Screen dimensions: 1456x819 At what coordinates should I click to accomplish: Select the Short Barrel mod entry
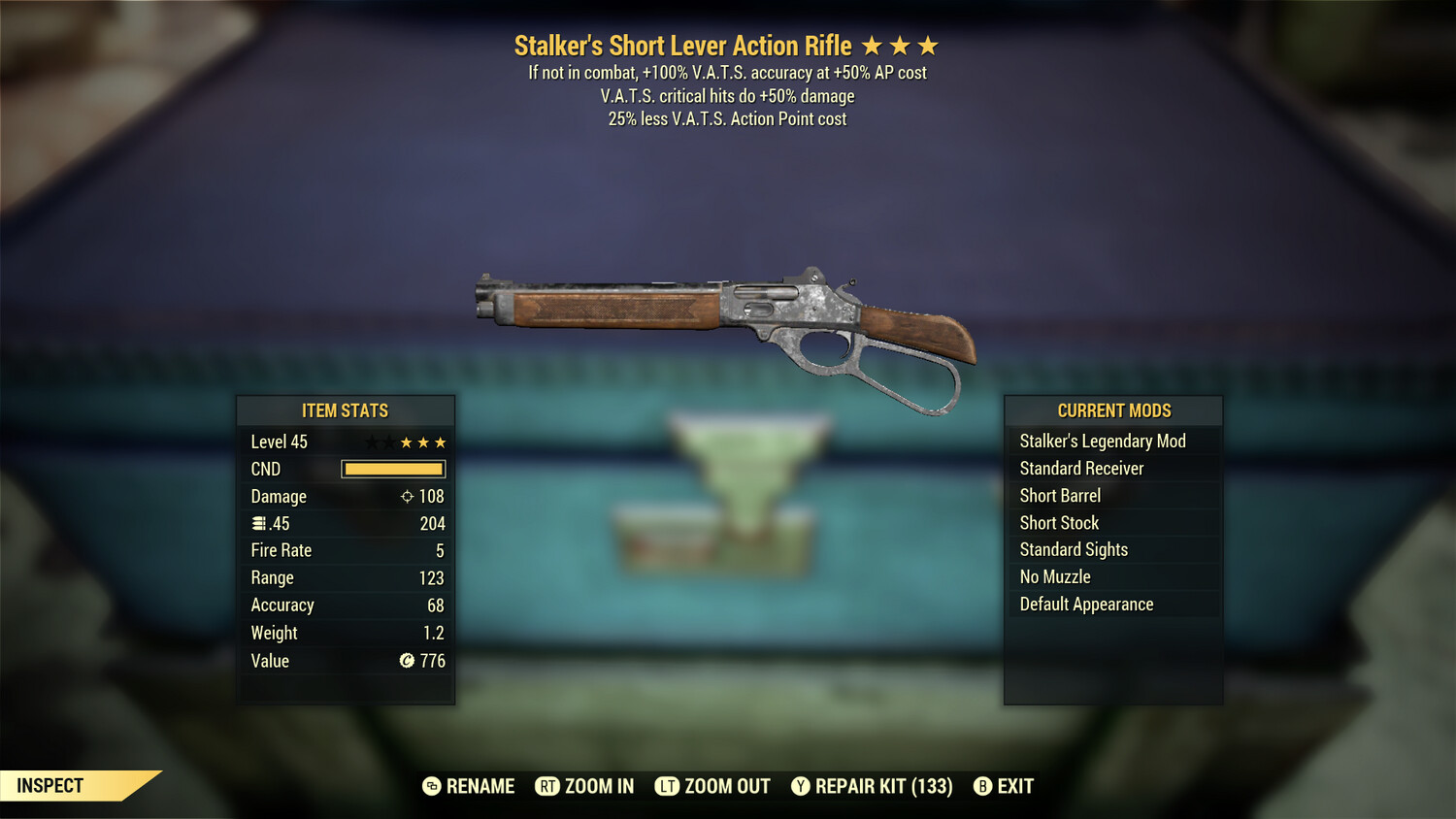pos(1059,495)
